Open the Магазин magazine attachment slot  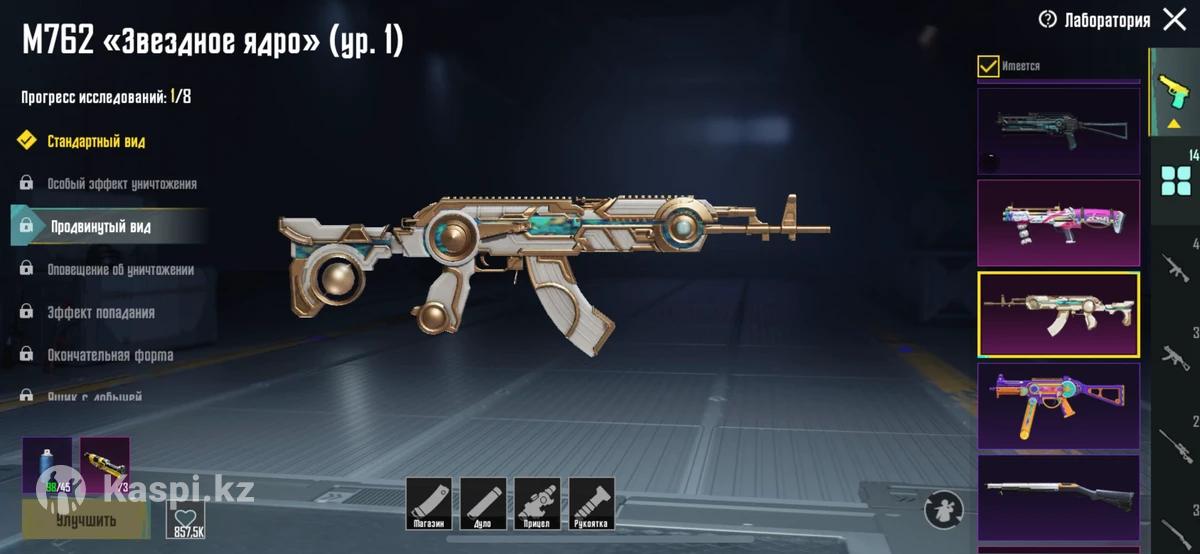pos(429,503)
